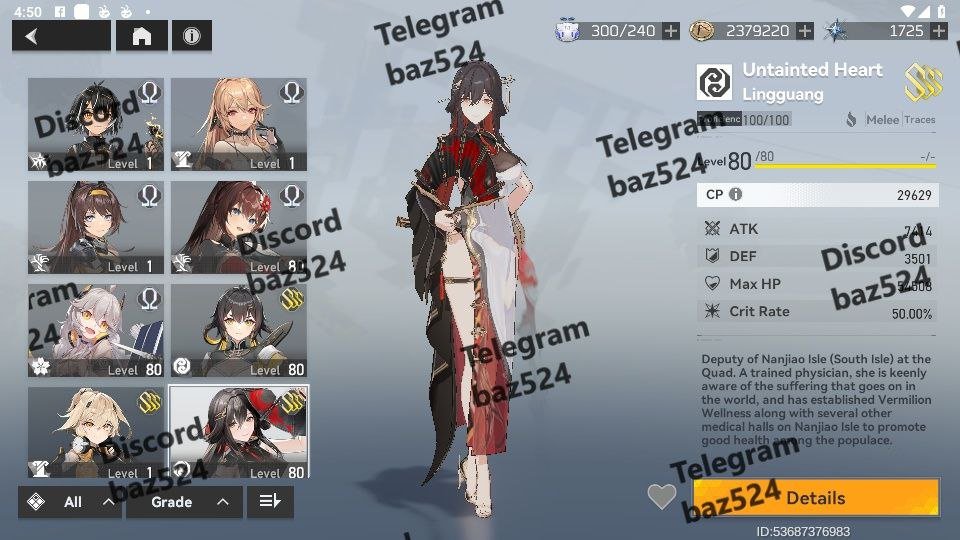This screenshot has width=960, height=540.
Task: Open the info button in top bar
Action: (x=191, y=36)
